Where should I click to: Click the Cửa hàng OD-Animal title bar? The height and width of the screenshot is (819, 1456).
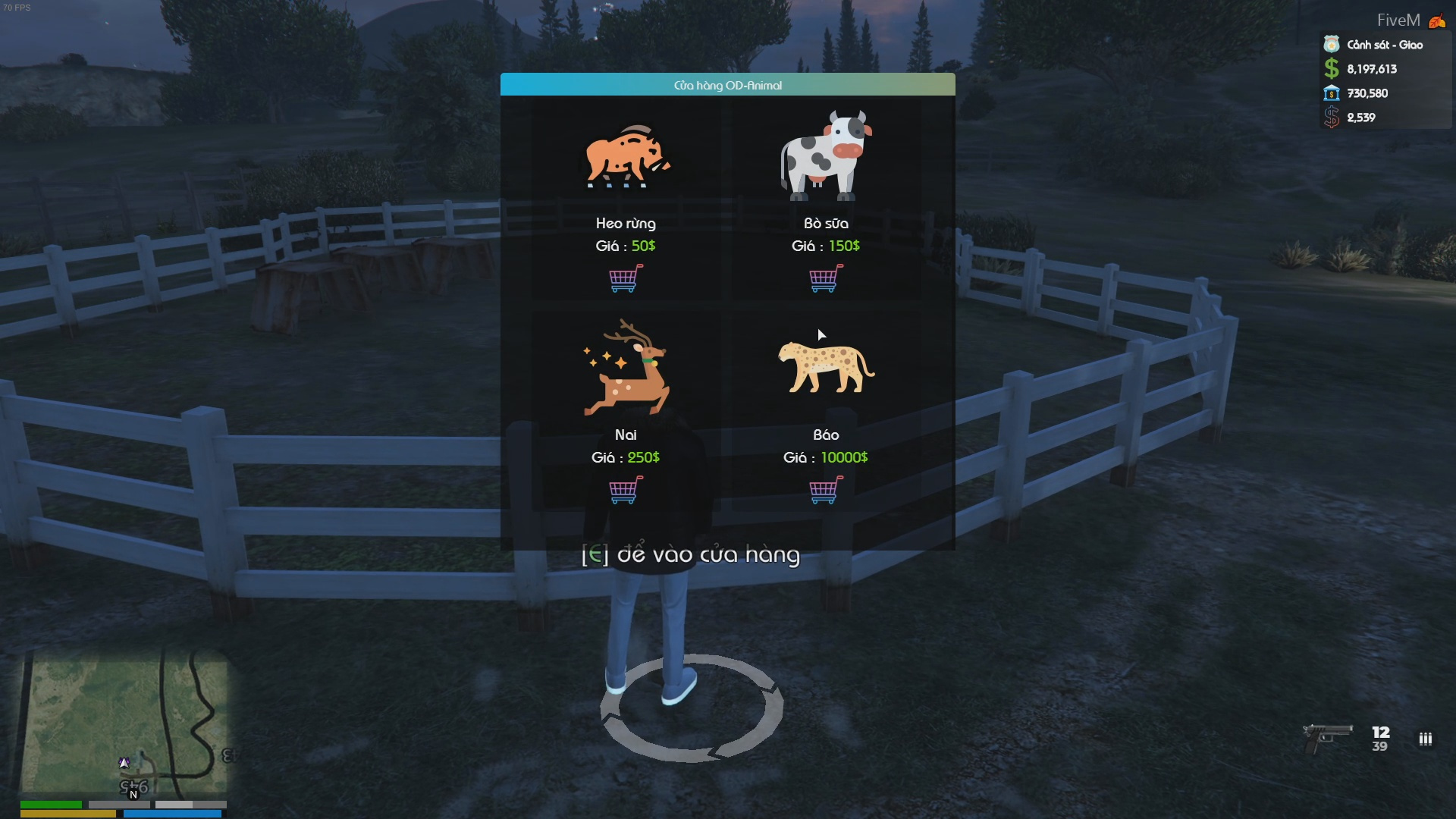(728, 85)
